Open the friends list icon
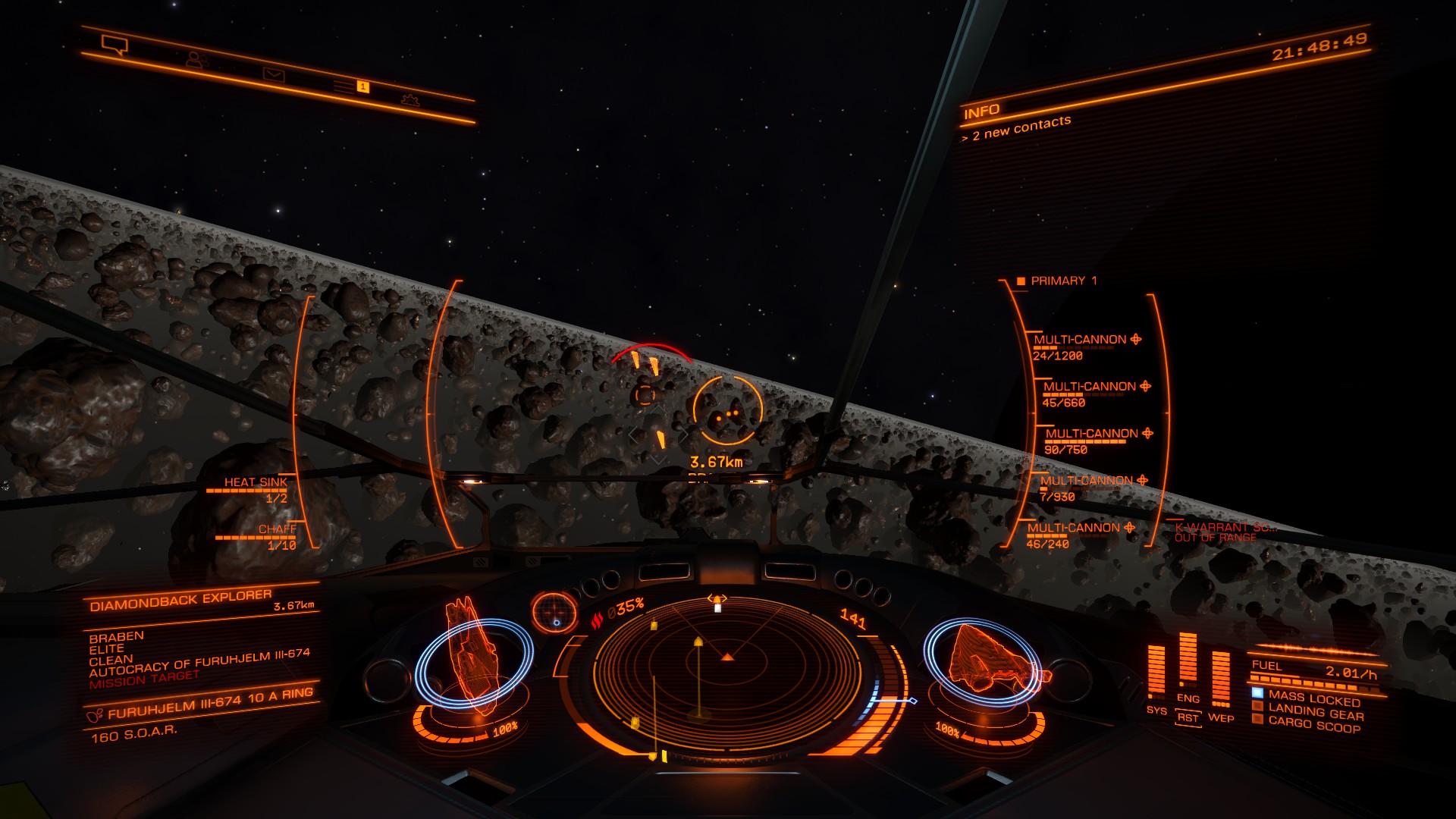Screen dimensions: 1456x819 click(x=196, y=60)
